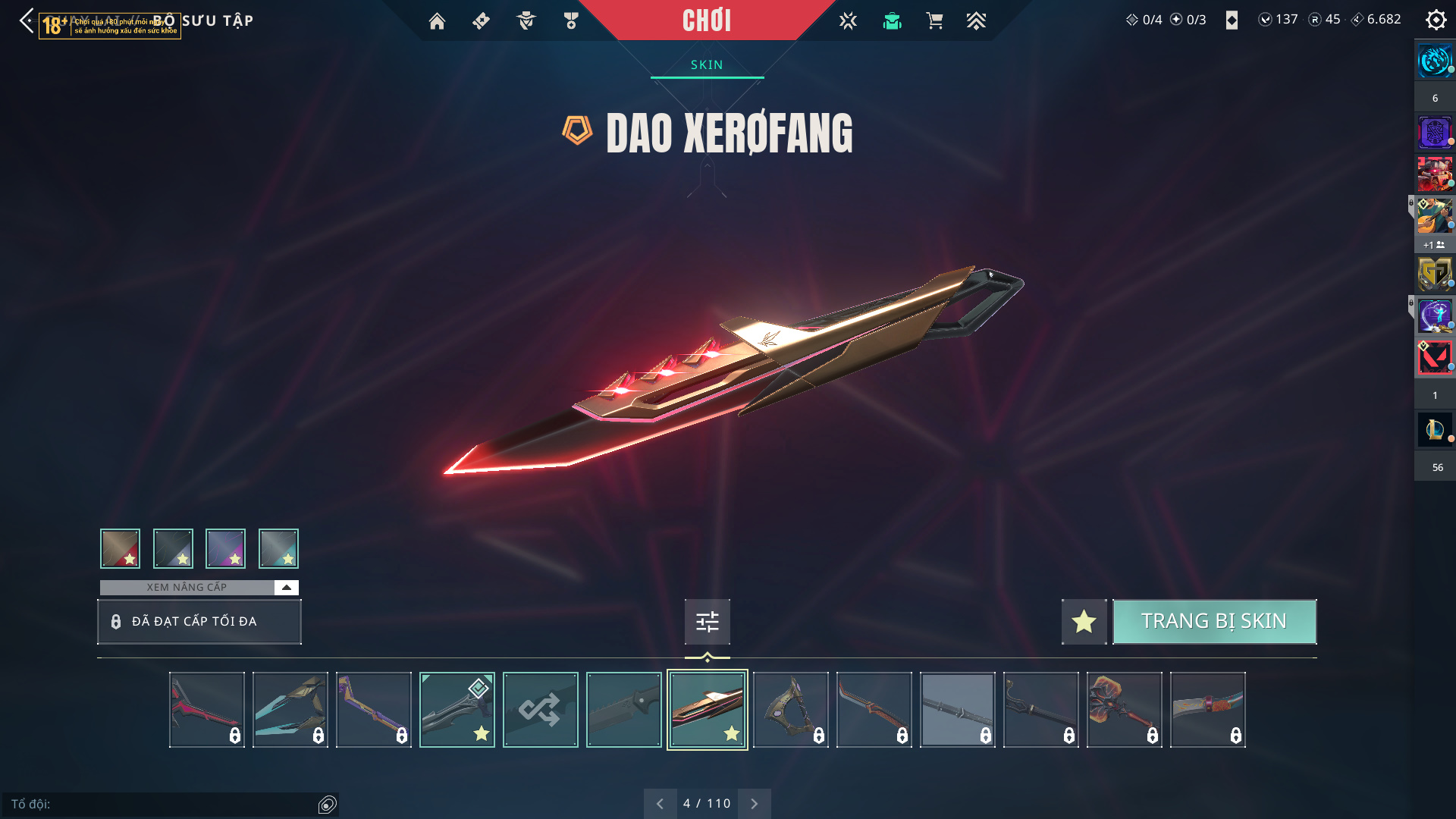
Task: Go to the next skin page
Action: pos(754,804)
